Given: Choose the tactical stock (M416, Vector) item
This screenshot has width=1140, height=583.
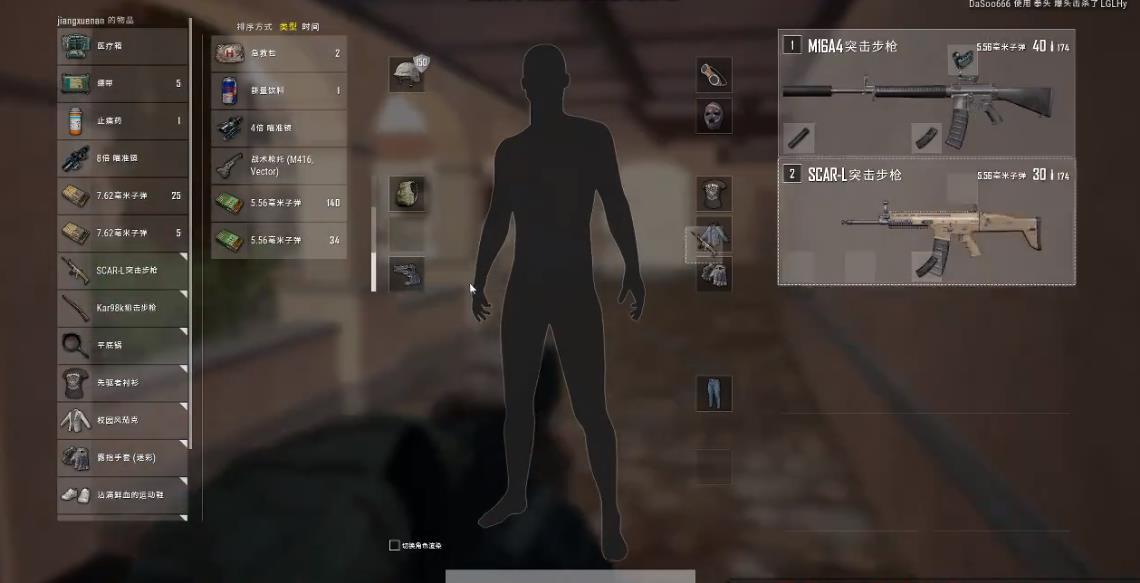Looking at the screenshot, I should click(278, 165).
